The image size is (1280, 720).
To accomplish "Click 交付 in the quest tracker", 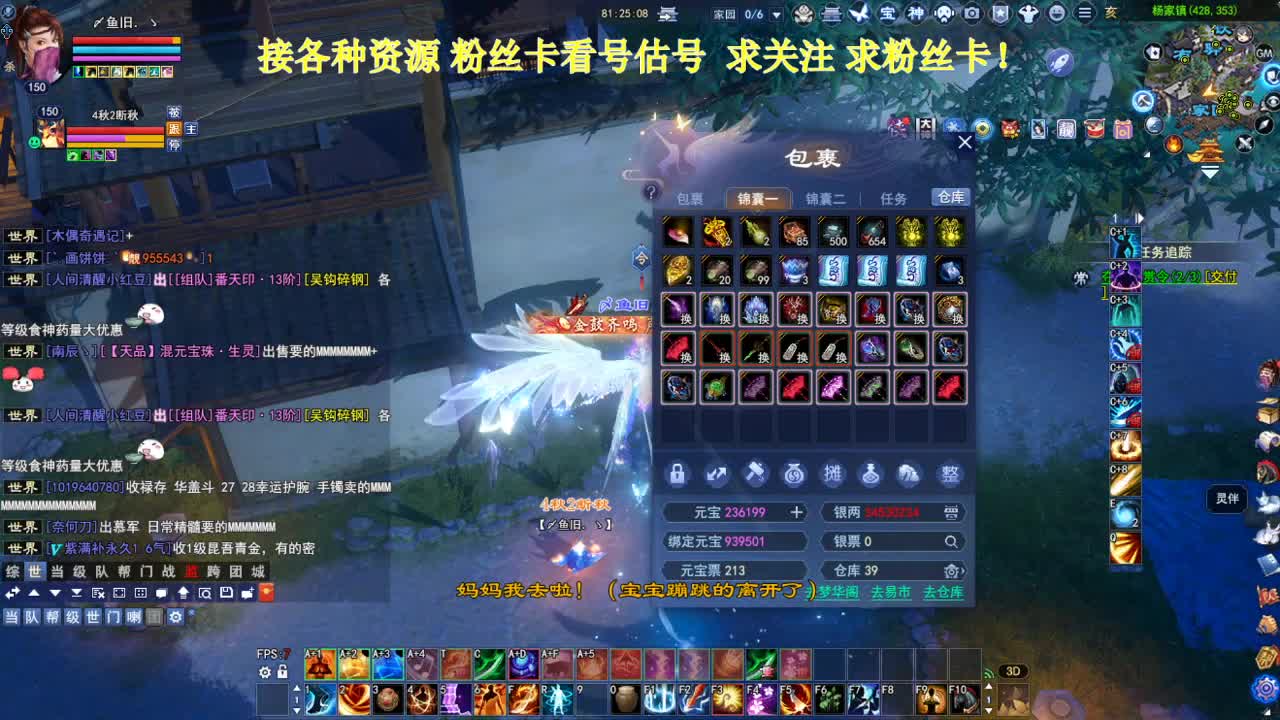I will click(x=1223, y=277).
